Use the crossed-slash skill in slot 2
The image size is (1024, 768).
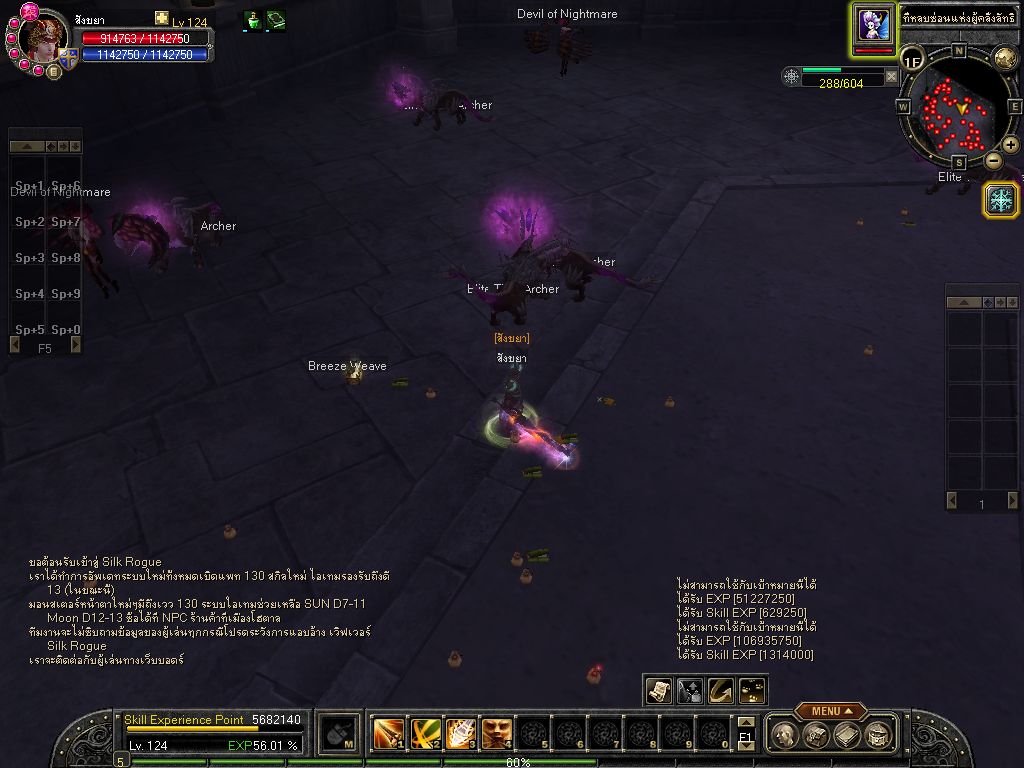tap(425, 734)
